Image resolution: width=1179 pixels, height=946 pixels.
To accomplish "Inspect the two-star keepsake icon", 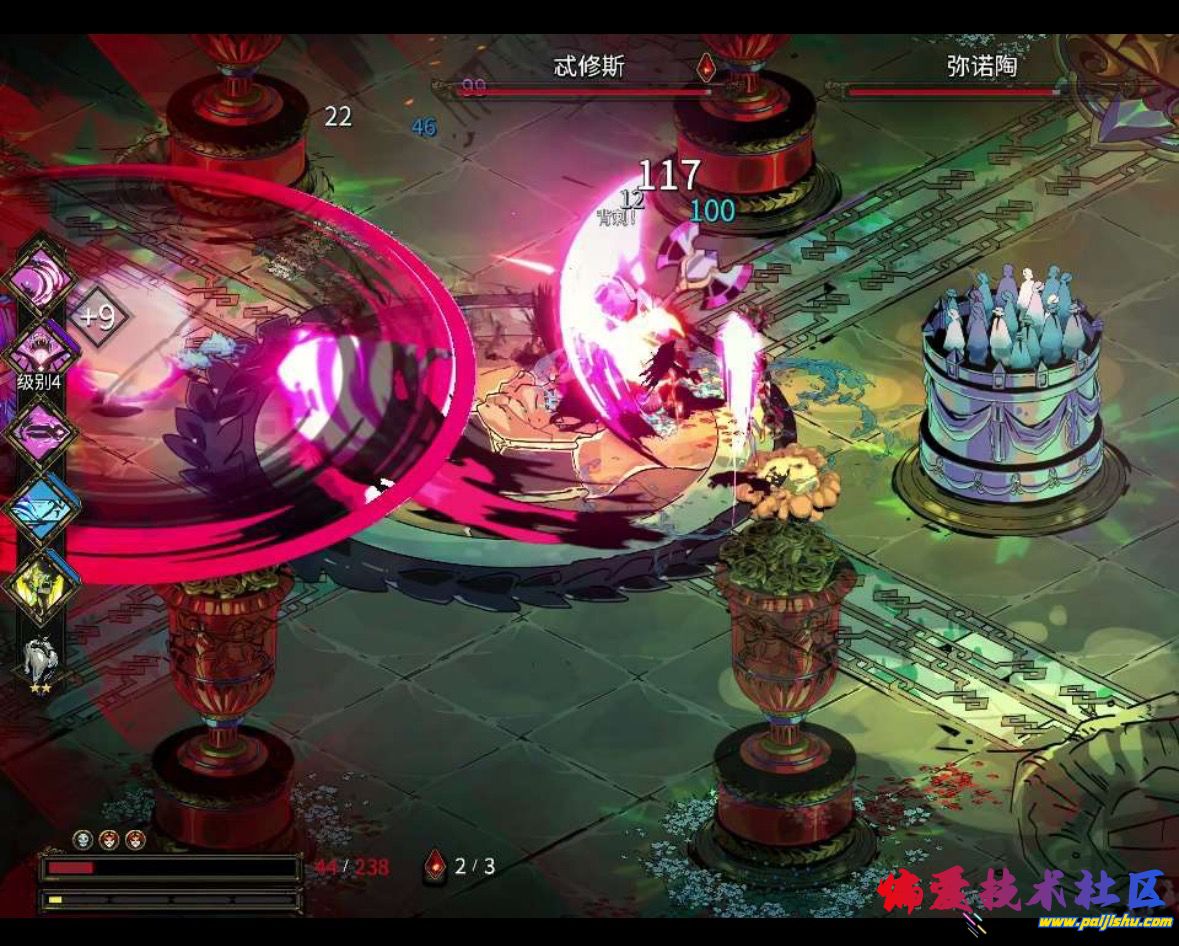I will click(41, 660).
